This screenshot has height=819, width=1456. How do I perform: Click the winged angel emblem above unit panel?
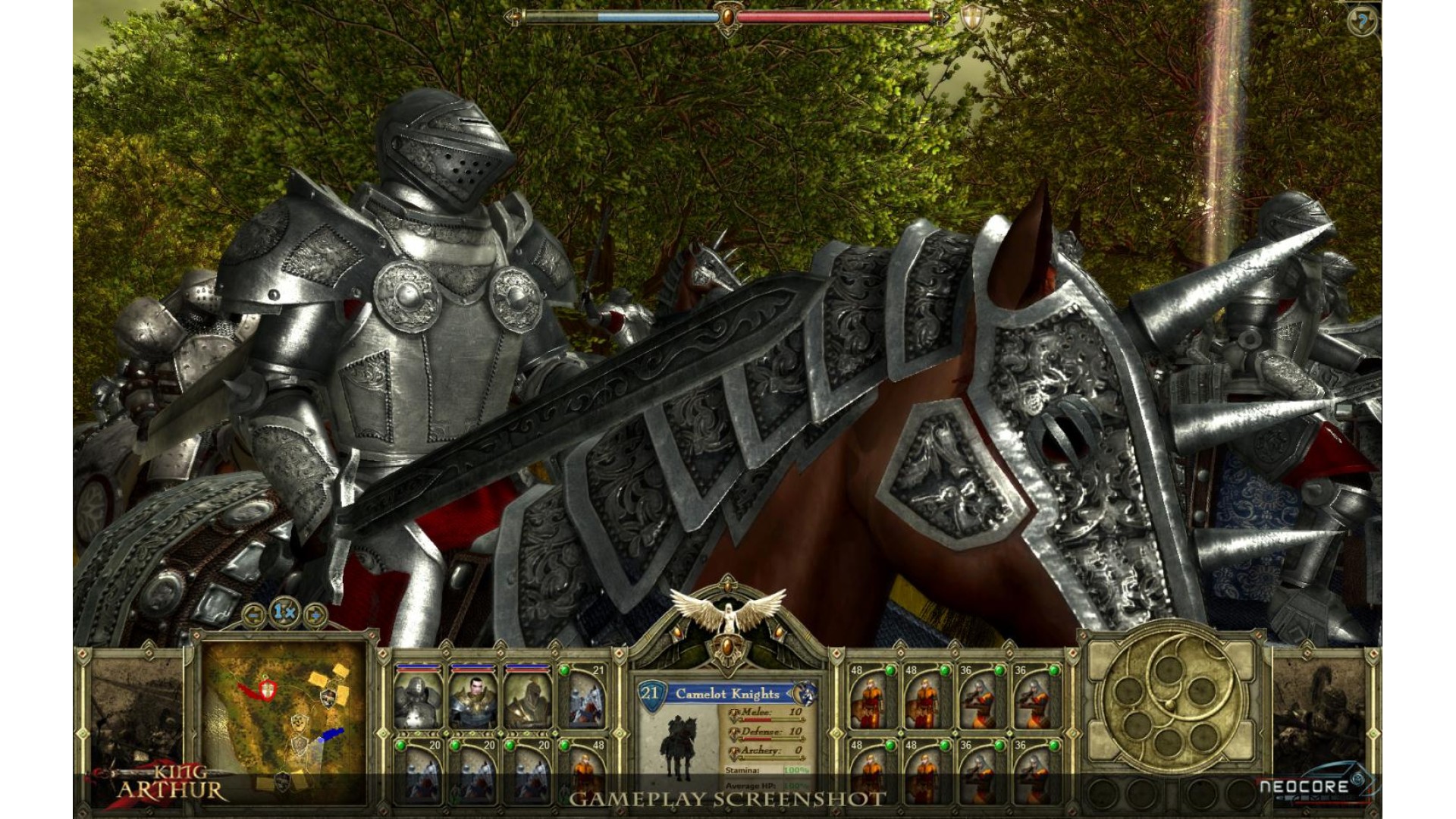[728, 613]
